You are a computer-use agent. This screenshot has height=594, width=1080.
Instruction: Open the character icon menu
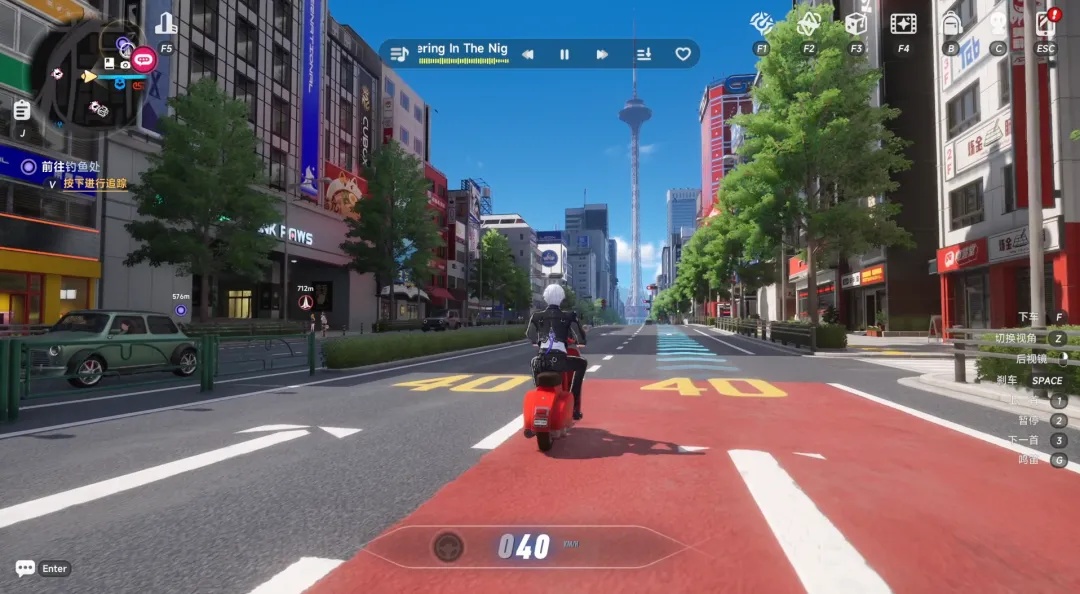[997, 23]
